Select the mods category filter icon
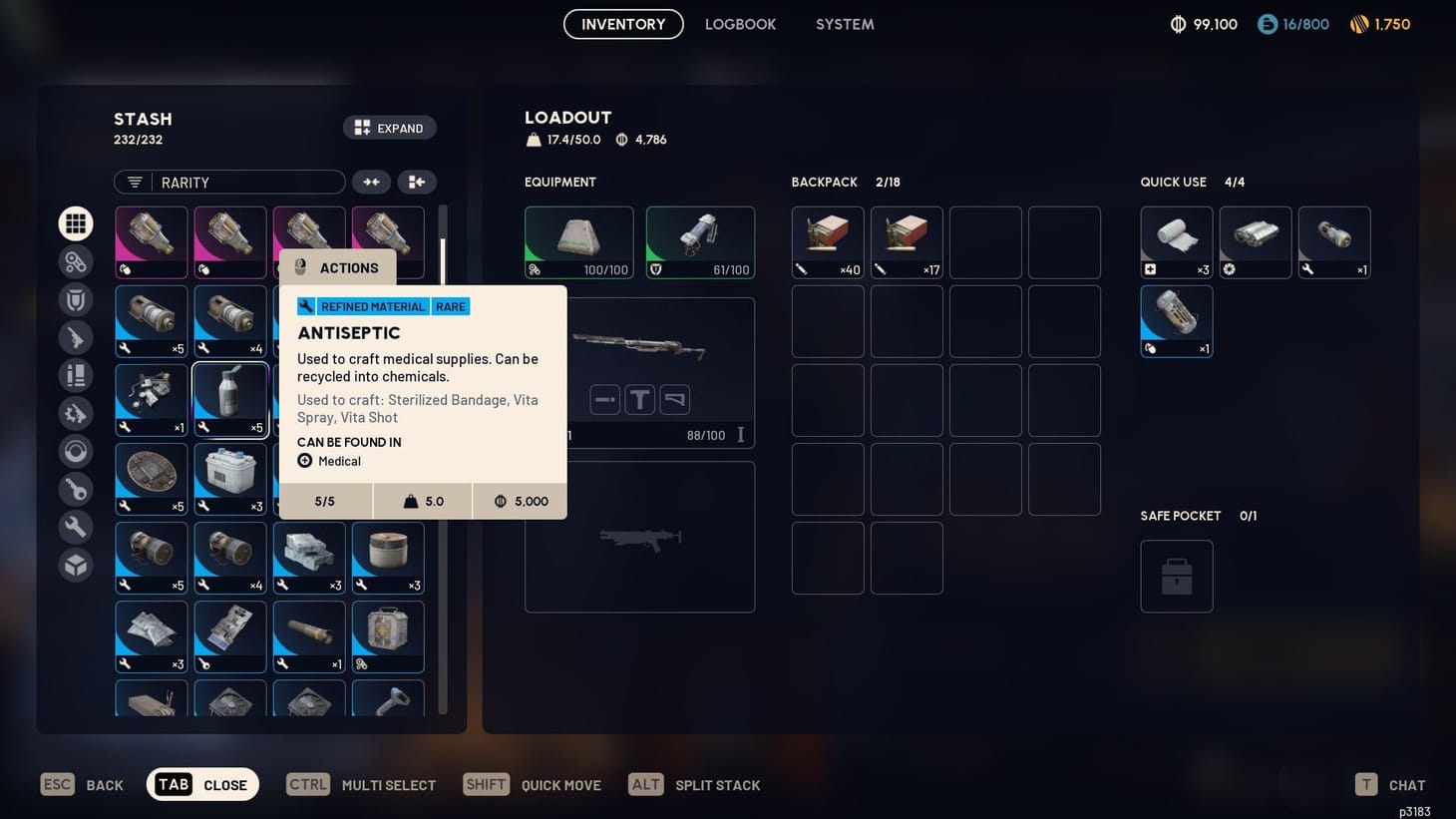The image size is (1456, 819). (x=76, y=413)
